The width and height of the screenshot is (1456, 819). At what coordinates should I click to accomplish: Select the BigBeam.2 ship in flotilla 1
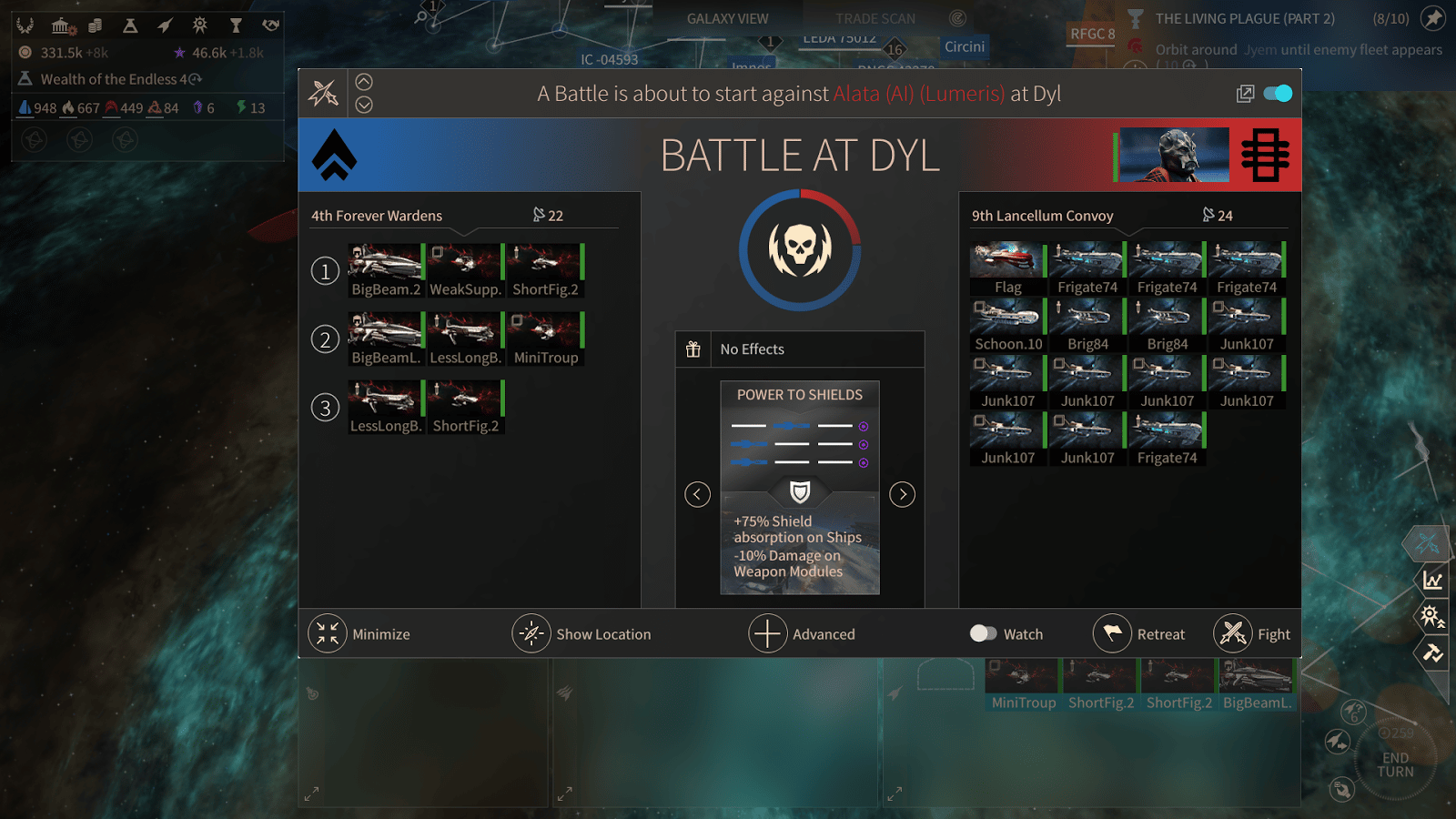point(386,270)
